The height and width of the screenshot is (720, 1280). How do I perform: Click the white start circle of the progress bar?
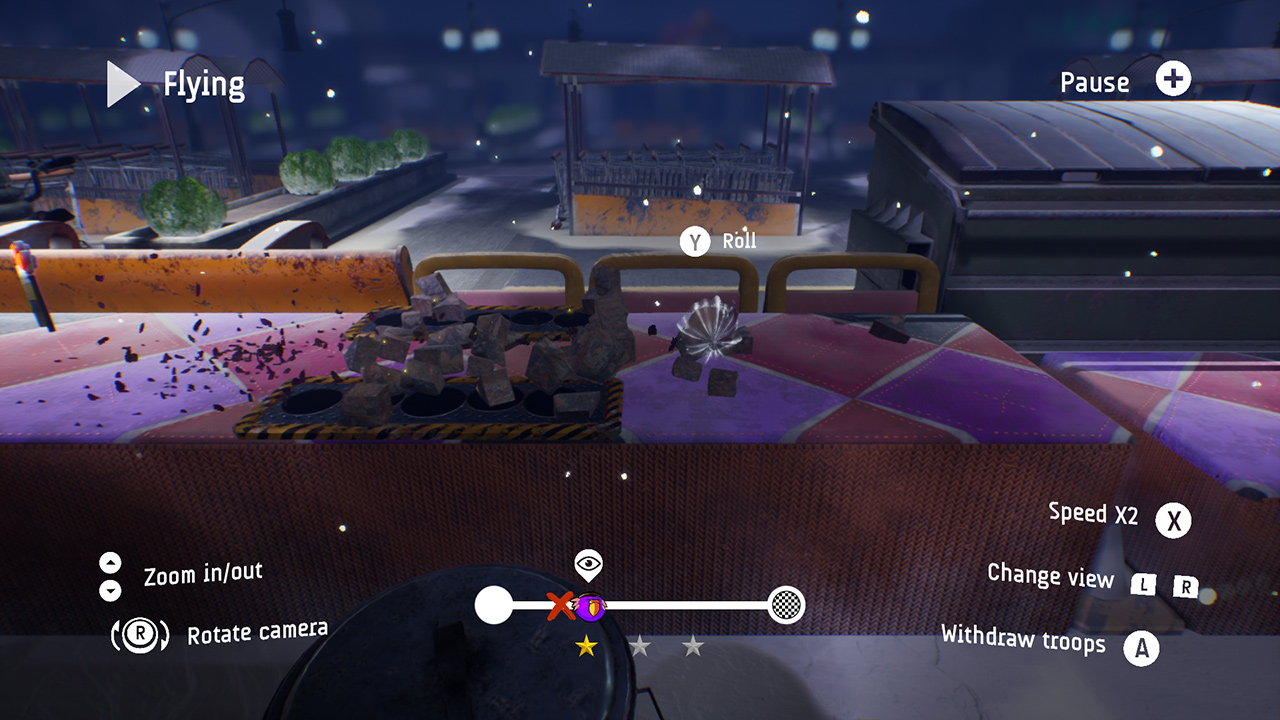tap(493, 607)
